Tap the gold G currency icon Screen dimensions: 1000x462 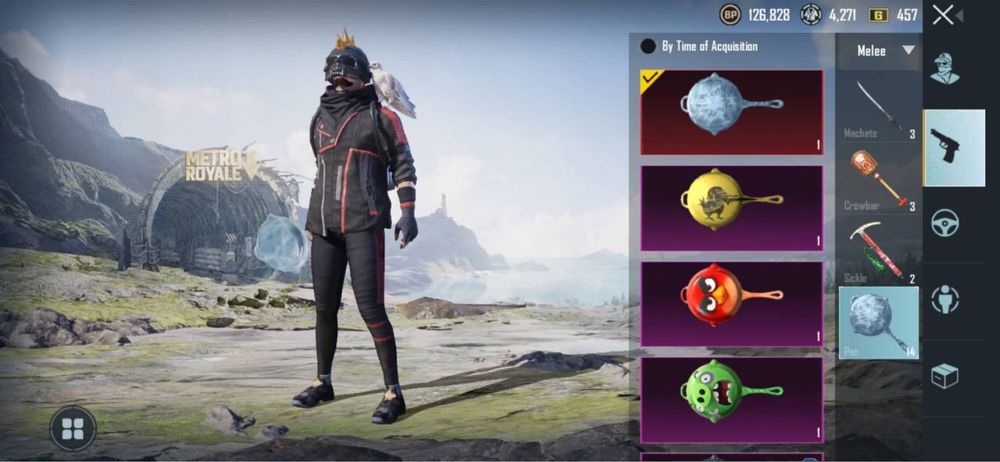(878, 15)
